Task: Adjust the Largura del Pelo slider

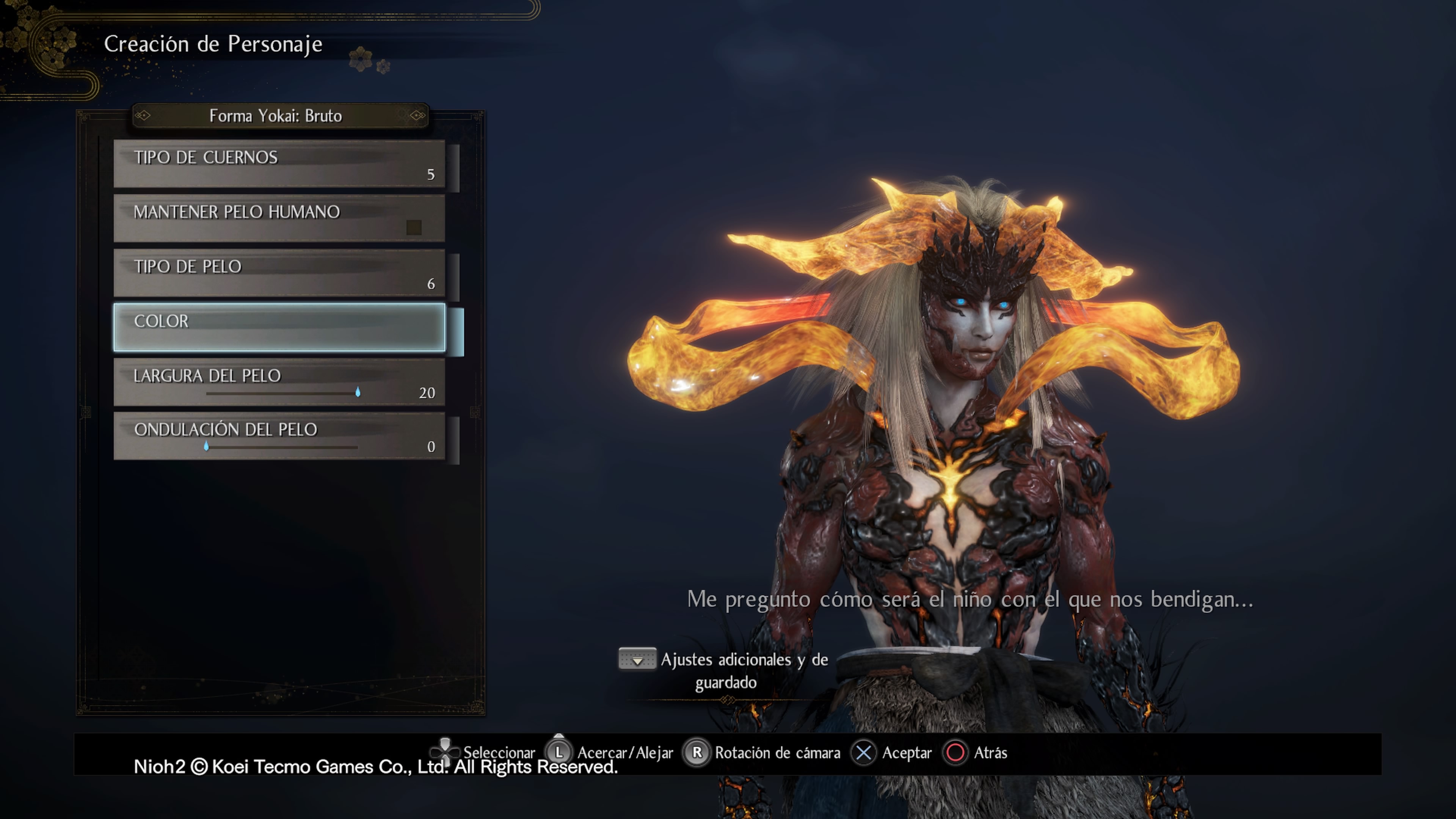Action: coord(357,393)
